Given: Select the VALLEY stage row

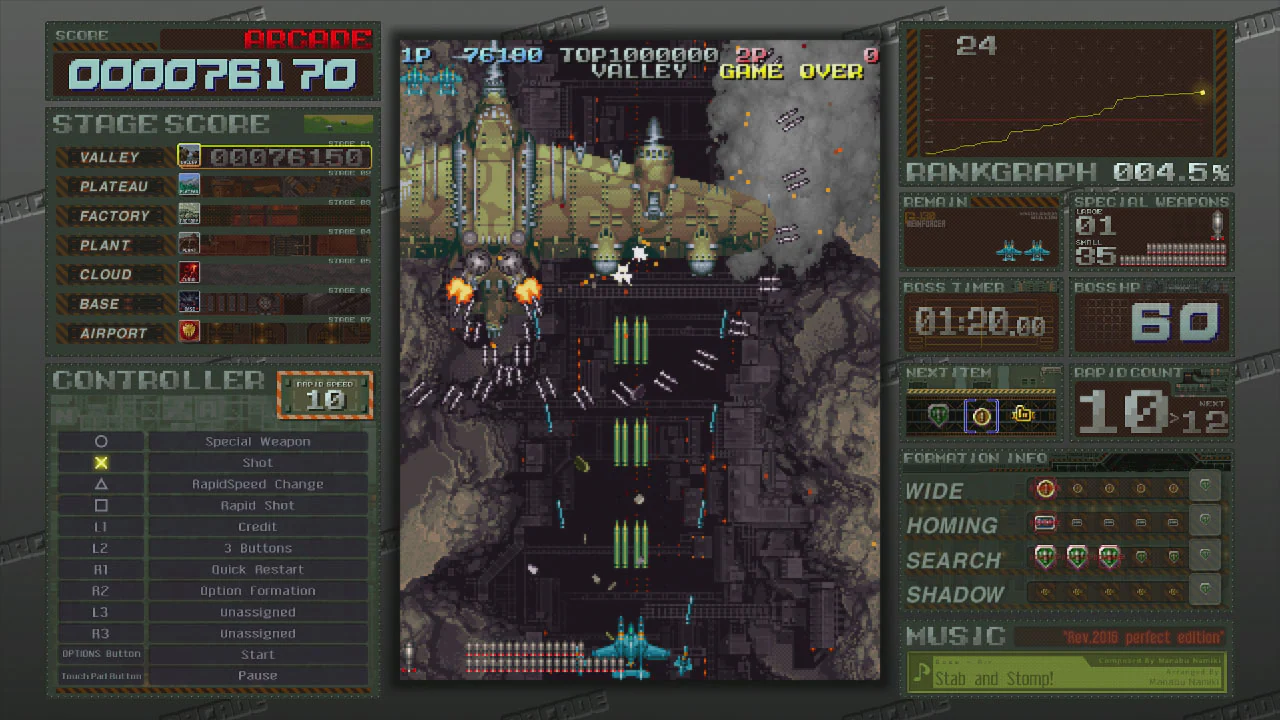Looking at the screenshot, I should [212, 157].
